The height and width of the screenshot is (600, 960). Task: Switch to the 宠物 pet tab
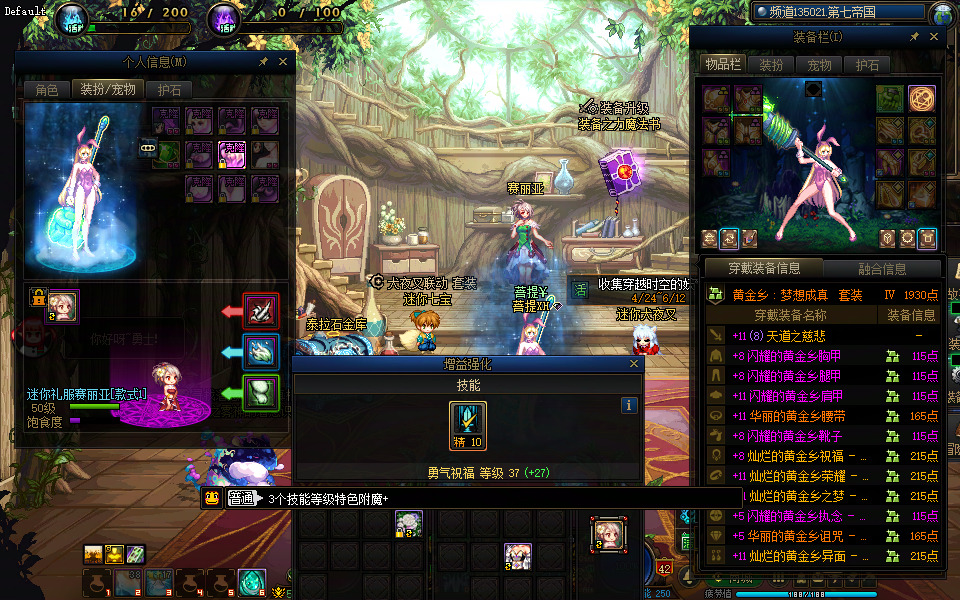coord(820,64)
